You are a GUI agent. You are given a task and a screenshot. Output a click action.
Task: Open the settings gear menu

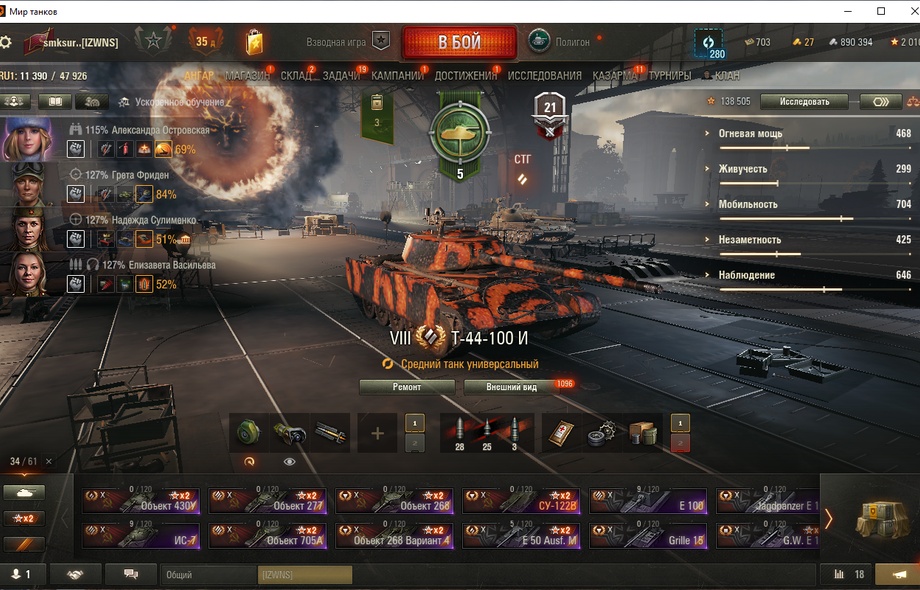(7, 43)
